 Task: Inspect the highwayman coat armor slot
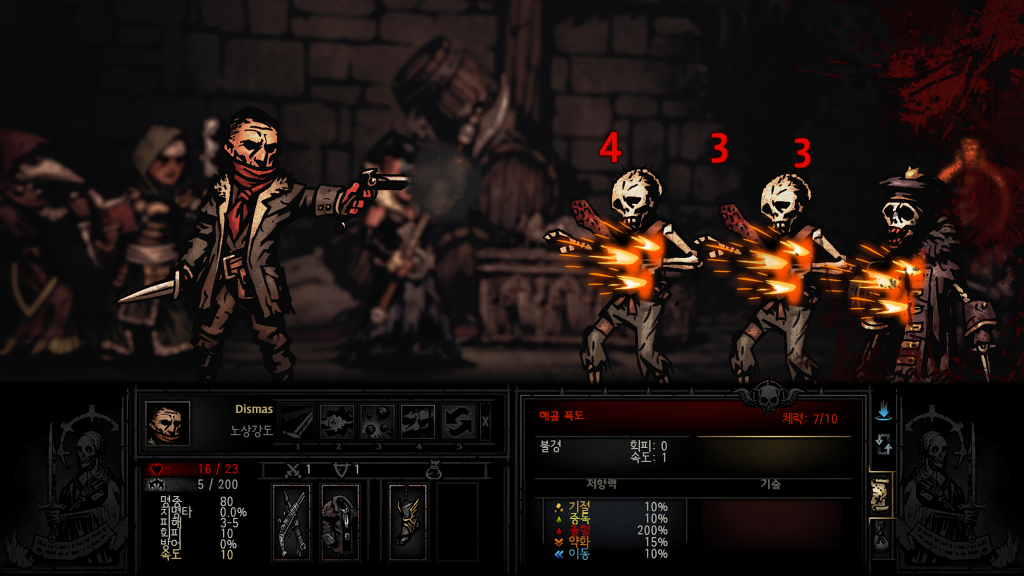[341, 521]
